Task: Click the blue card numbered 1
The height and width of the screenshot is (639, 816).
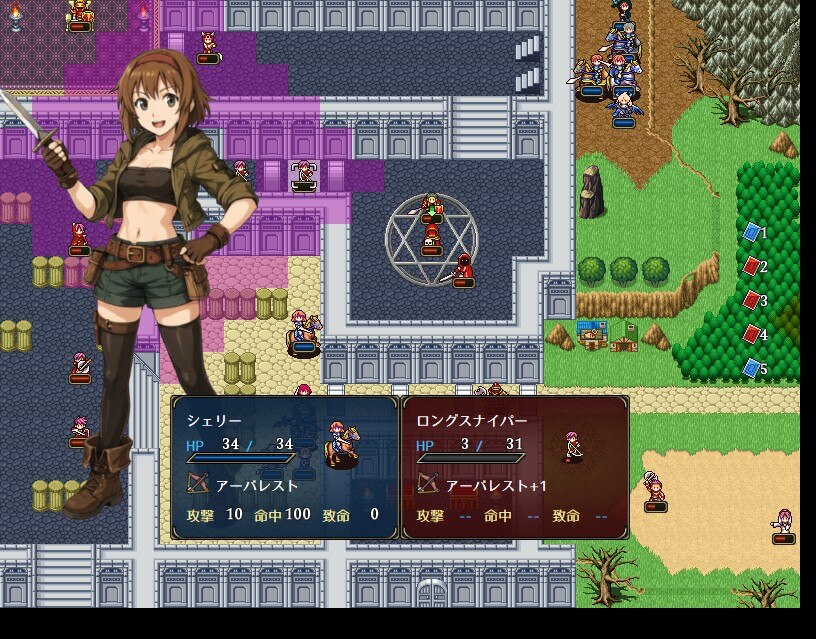Action: pyautogui.click(x=752, y=233)
